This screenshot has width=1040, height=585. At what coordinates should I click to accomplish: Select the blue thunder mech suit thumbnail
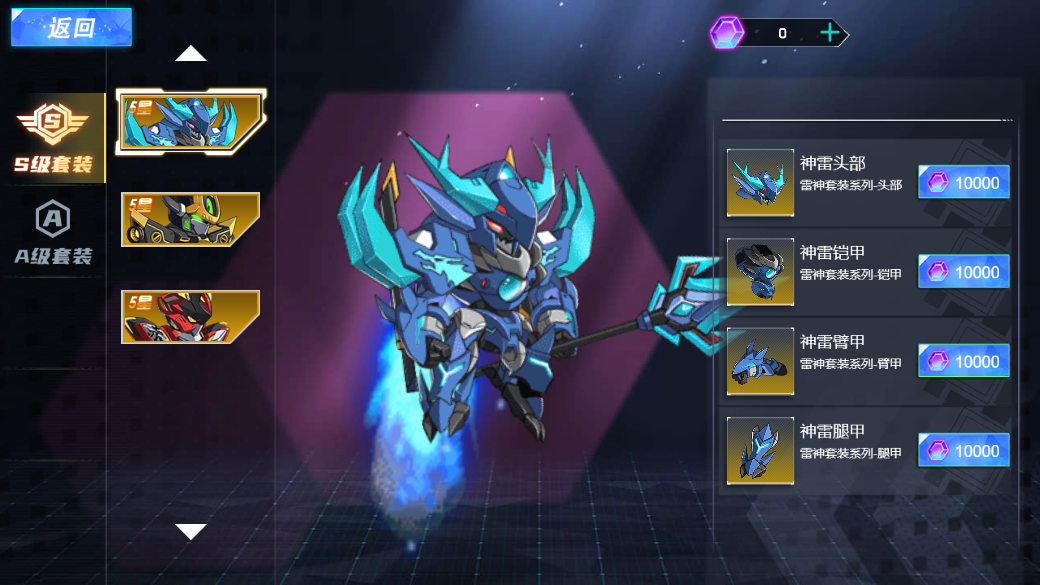[x=190, y=121]
